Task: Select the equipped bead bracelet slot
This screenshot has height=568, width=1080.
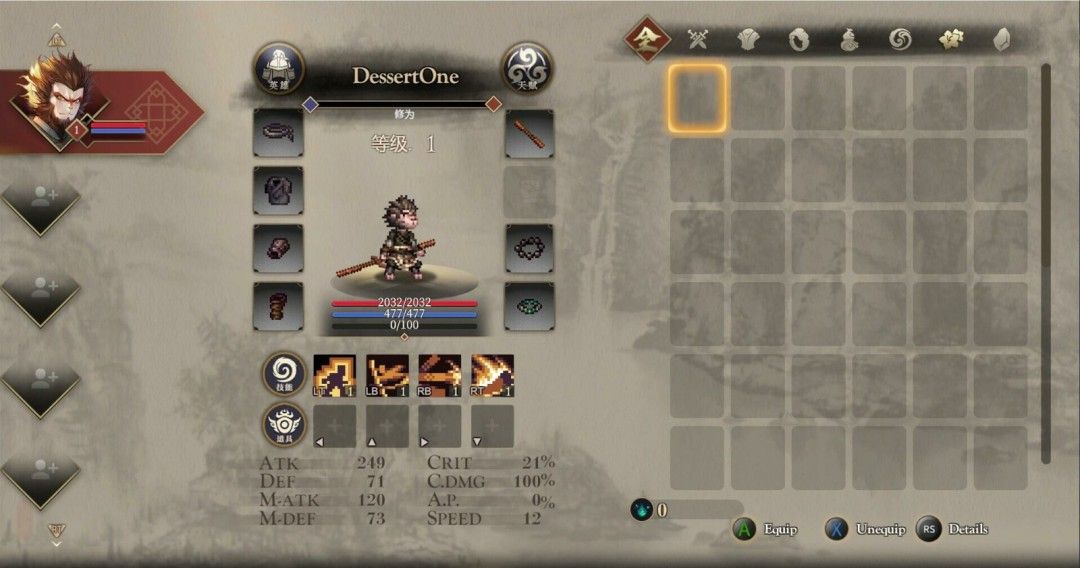Action: (x=529, y=248)
